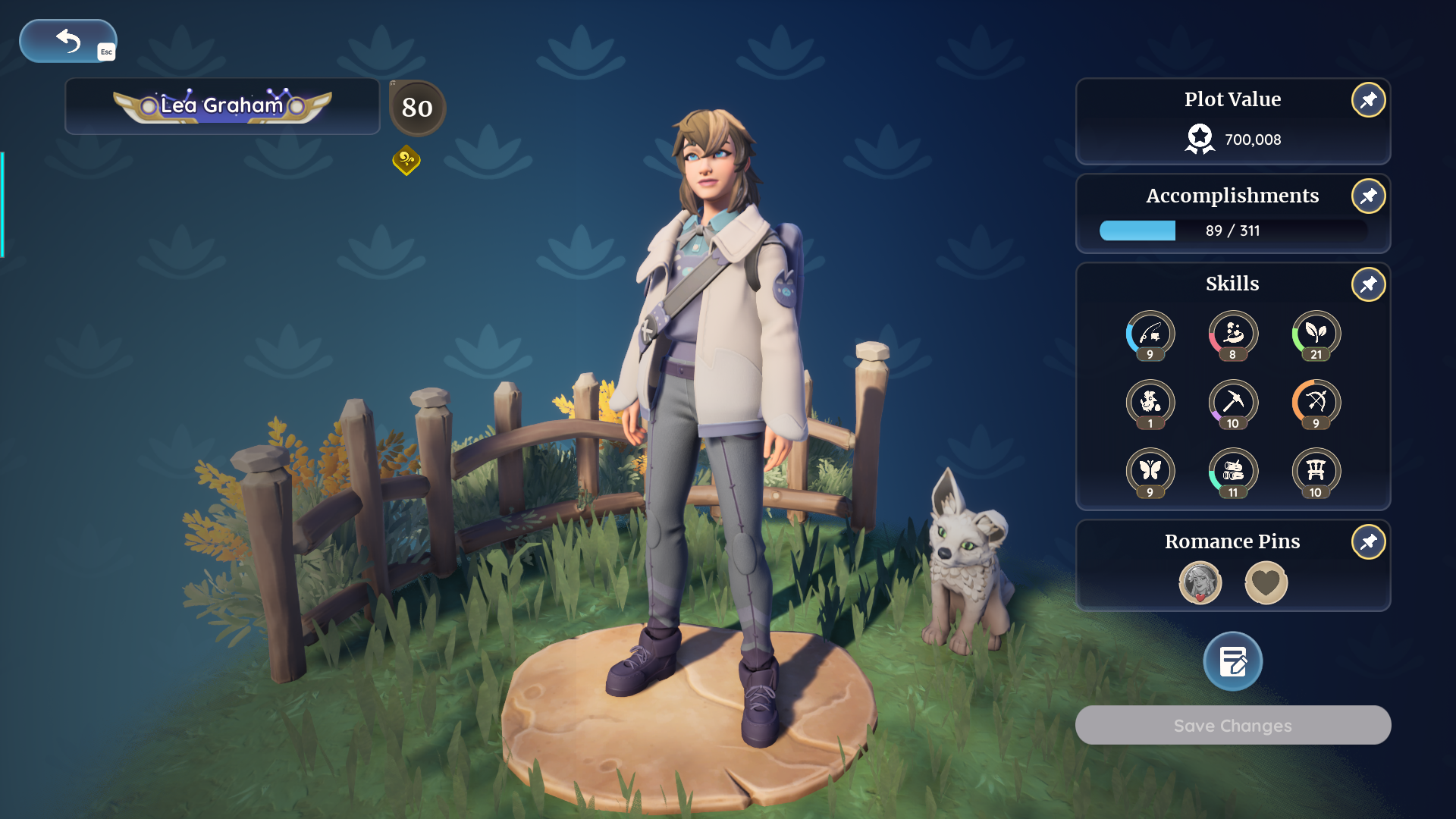
Task: Click the gold badge under level 80
Action: coord(406,160)
